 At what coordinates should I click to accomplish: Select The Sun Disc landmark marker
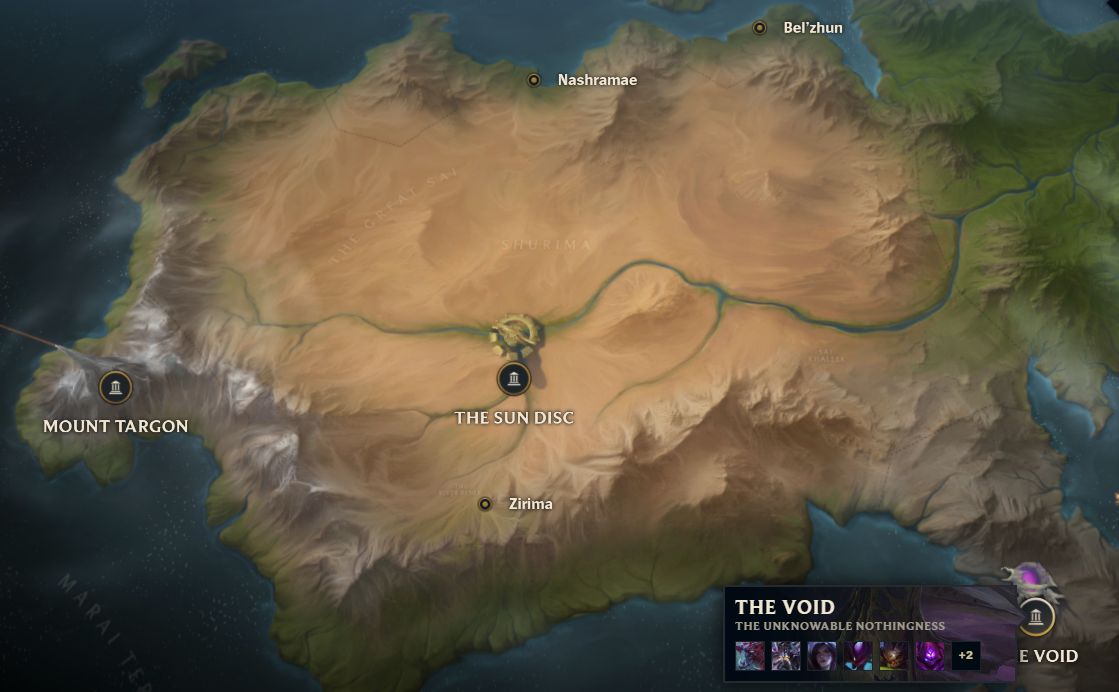pyautogui.click(x=513, y=378)
